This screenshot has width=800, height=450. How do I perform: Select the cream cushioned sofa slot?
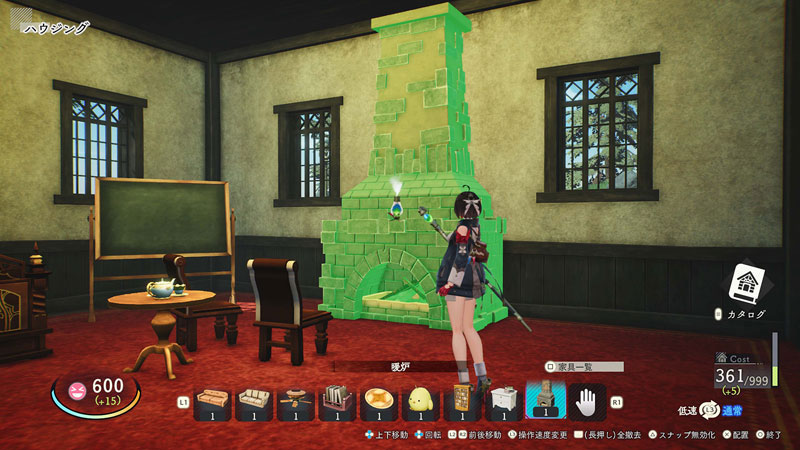[254, 400]
